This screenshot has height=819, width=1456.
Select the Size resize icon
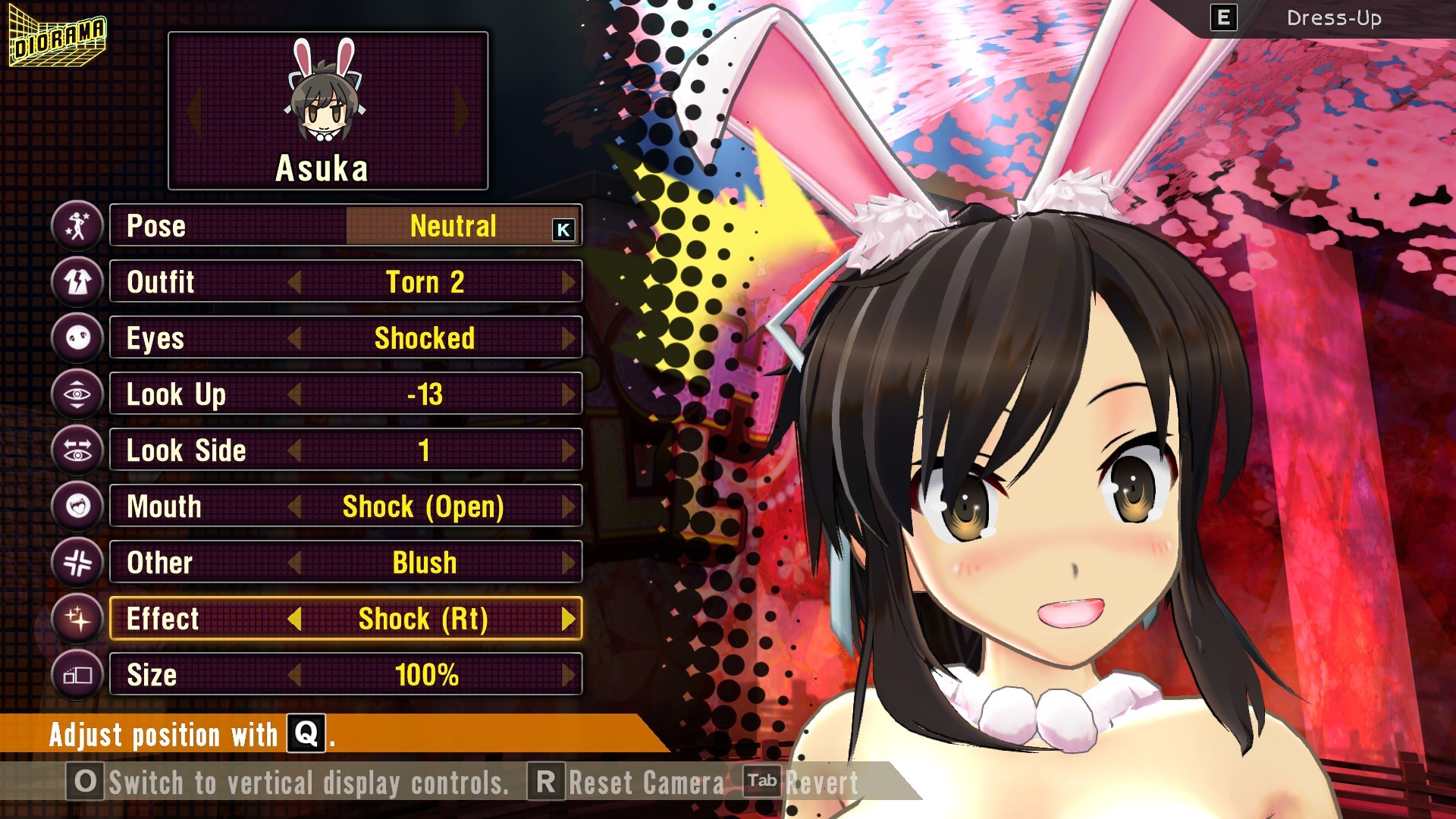tap(77, 674)
